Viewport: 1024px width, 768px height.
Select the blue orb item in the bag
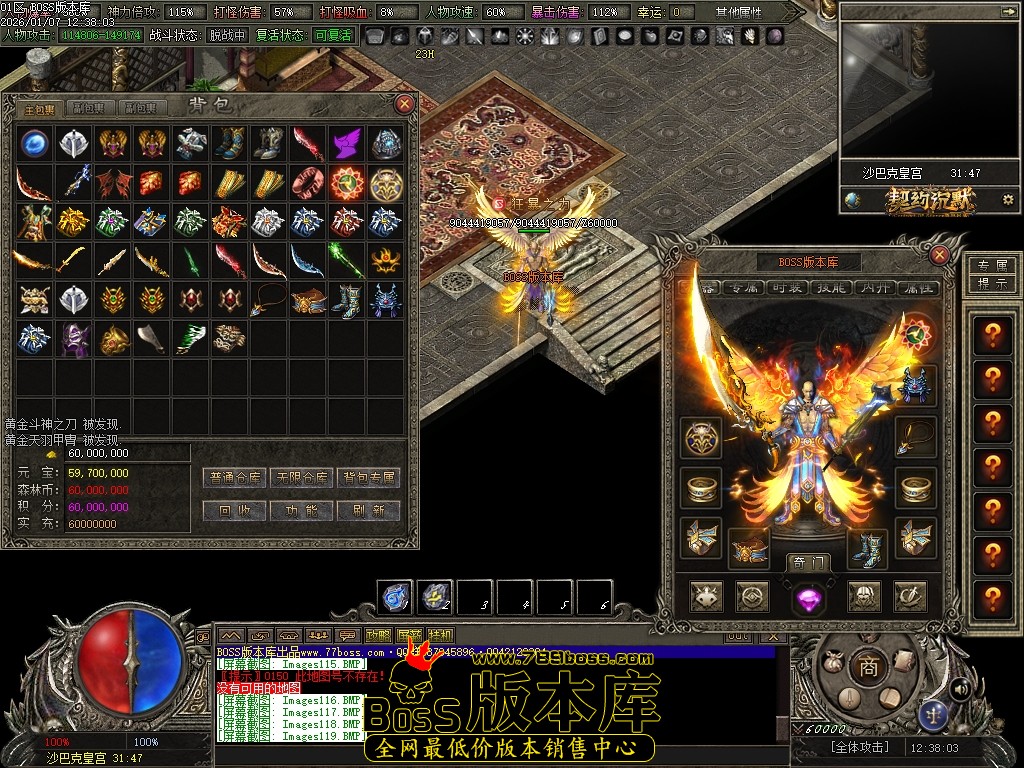(x=35, y=143)
